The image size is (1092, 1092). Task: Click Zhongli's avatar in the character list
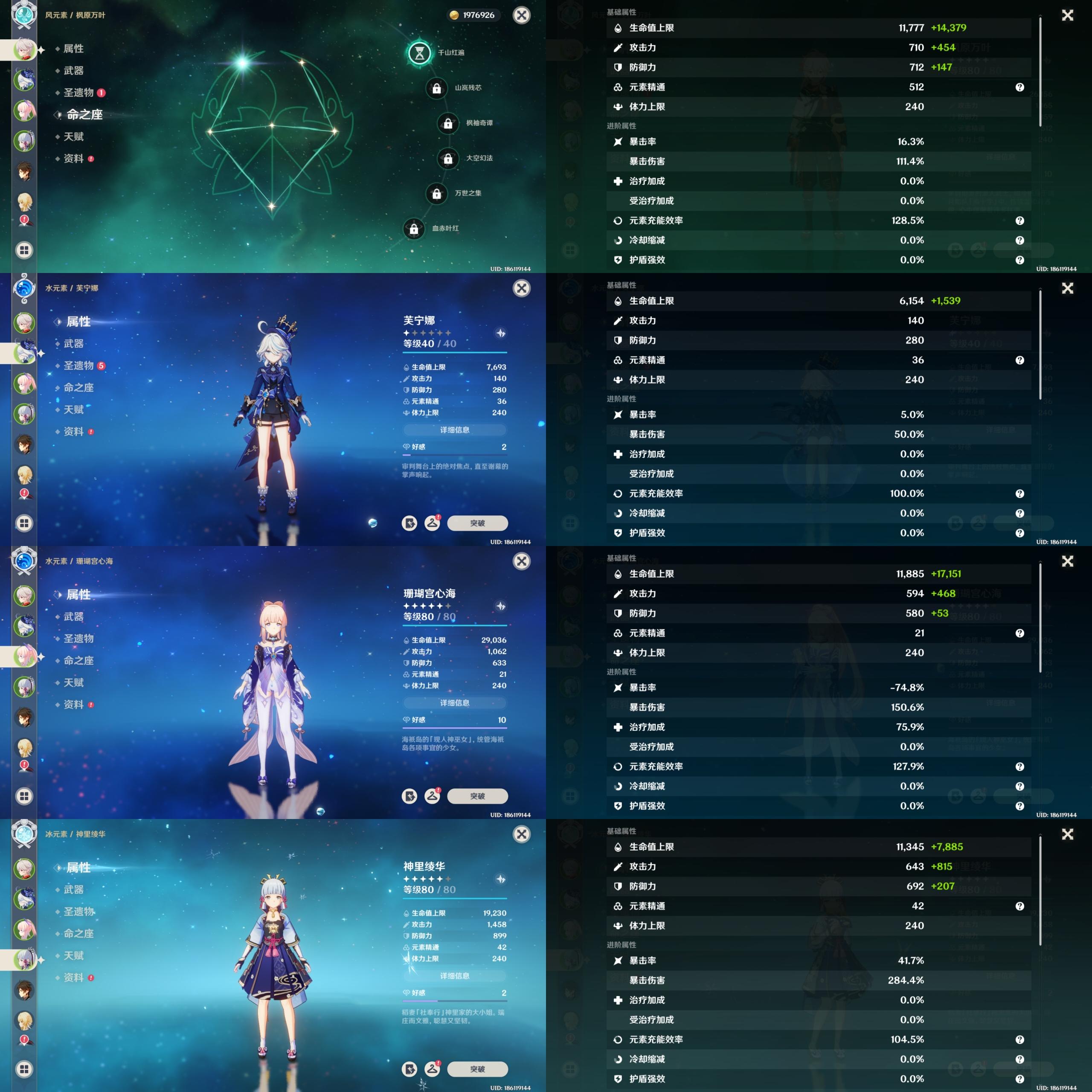24,168
